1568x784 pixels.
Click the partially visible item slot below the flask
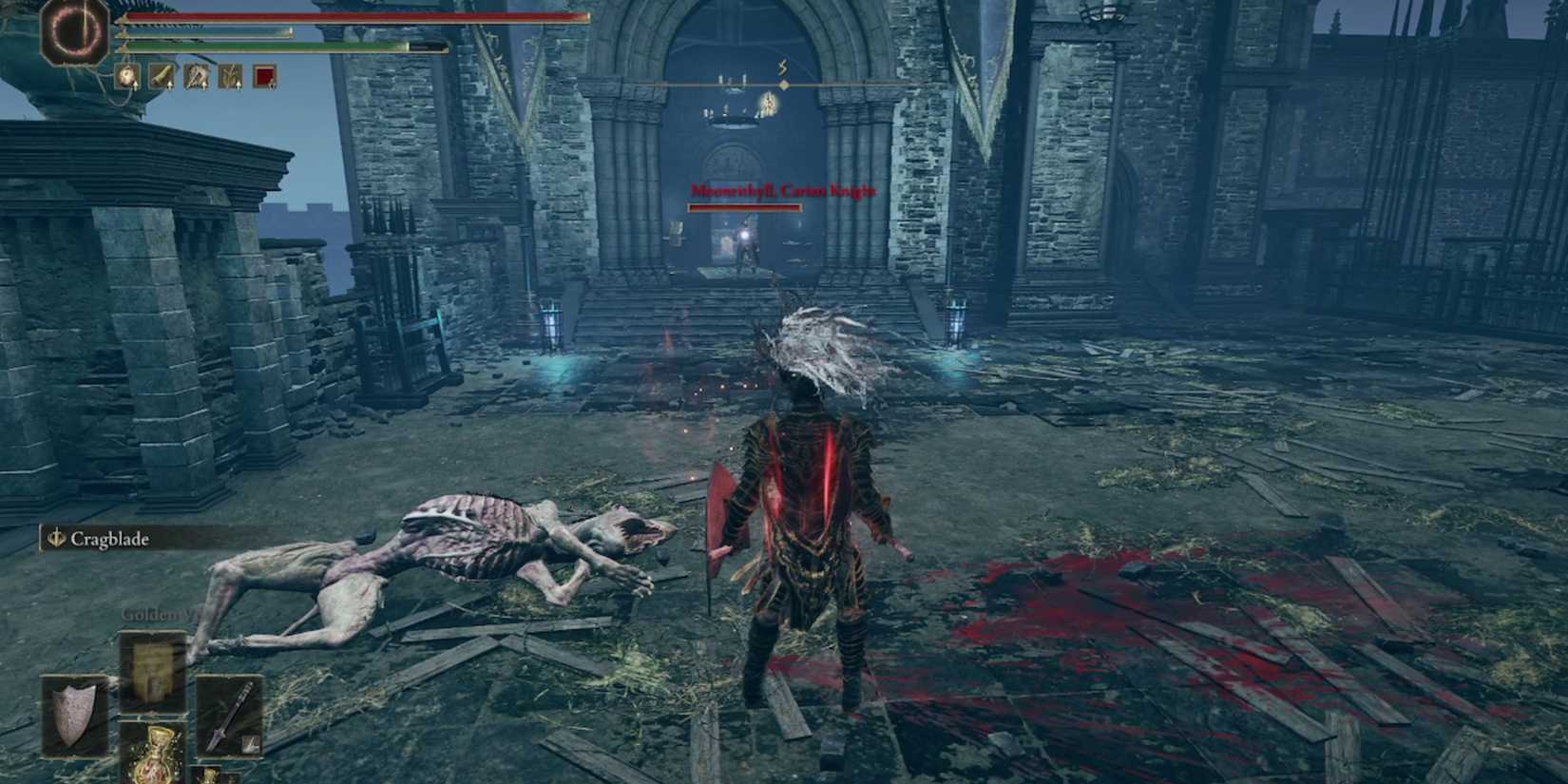pos(207,775)
